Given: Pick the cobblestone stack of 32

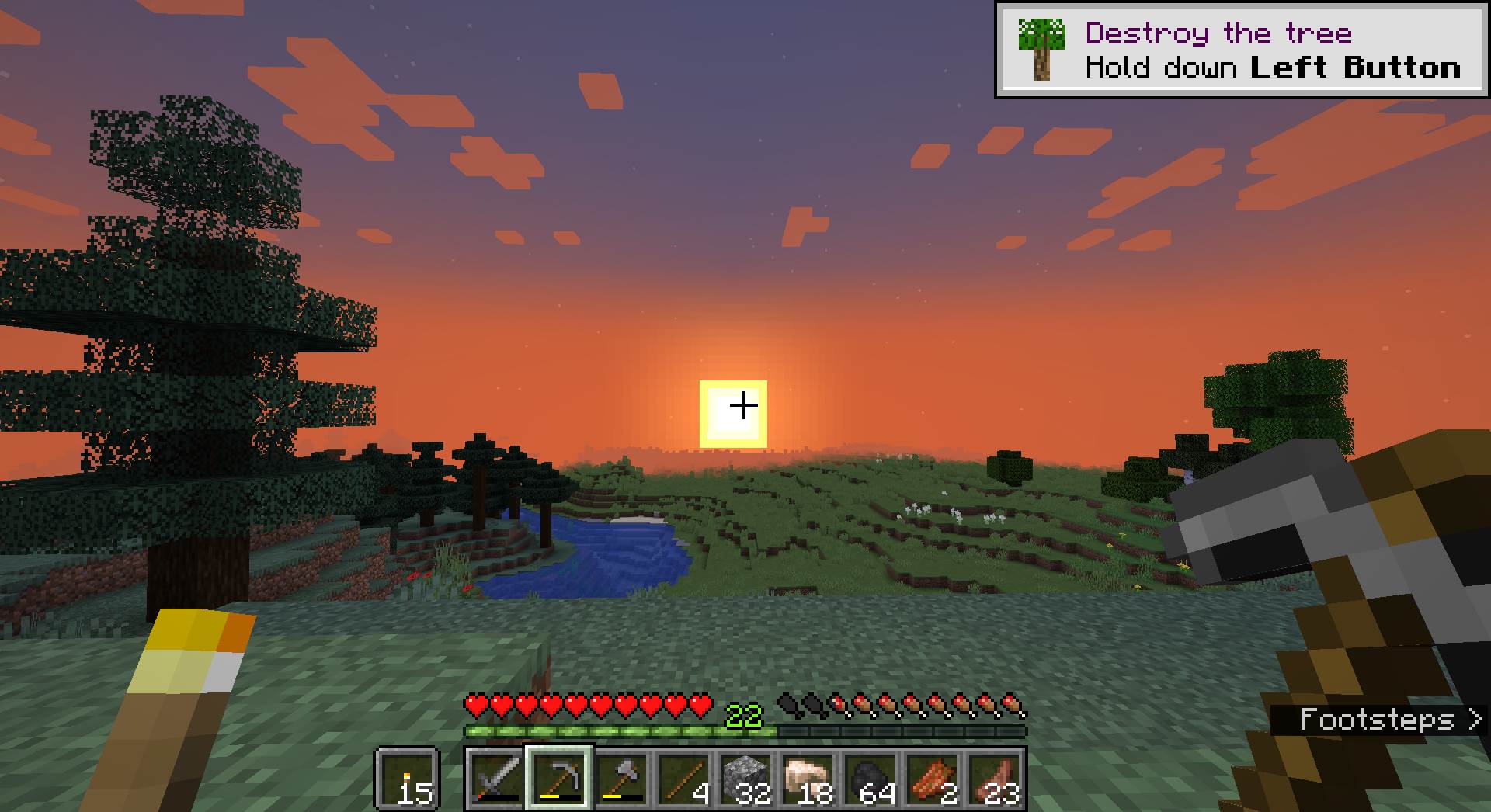Looking at the screenshot, I should [745, 779].
